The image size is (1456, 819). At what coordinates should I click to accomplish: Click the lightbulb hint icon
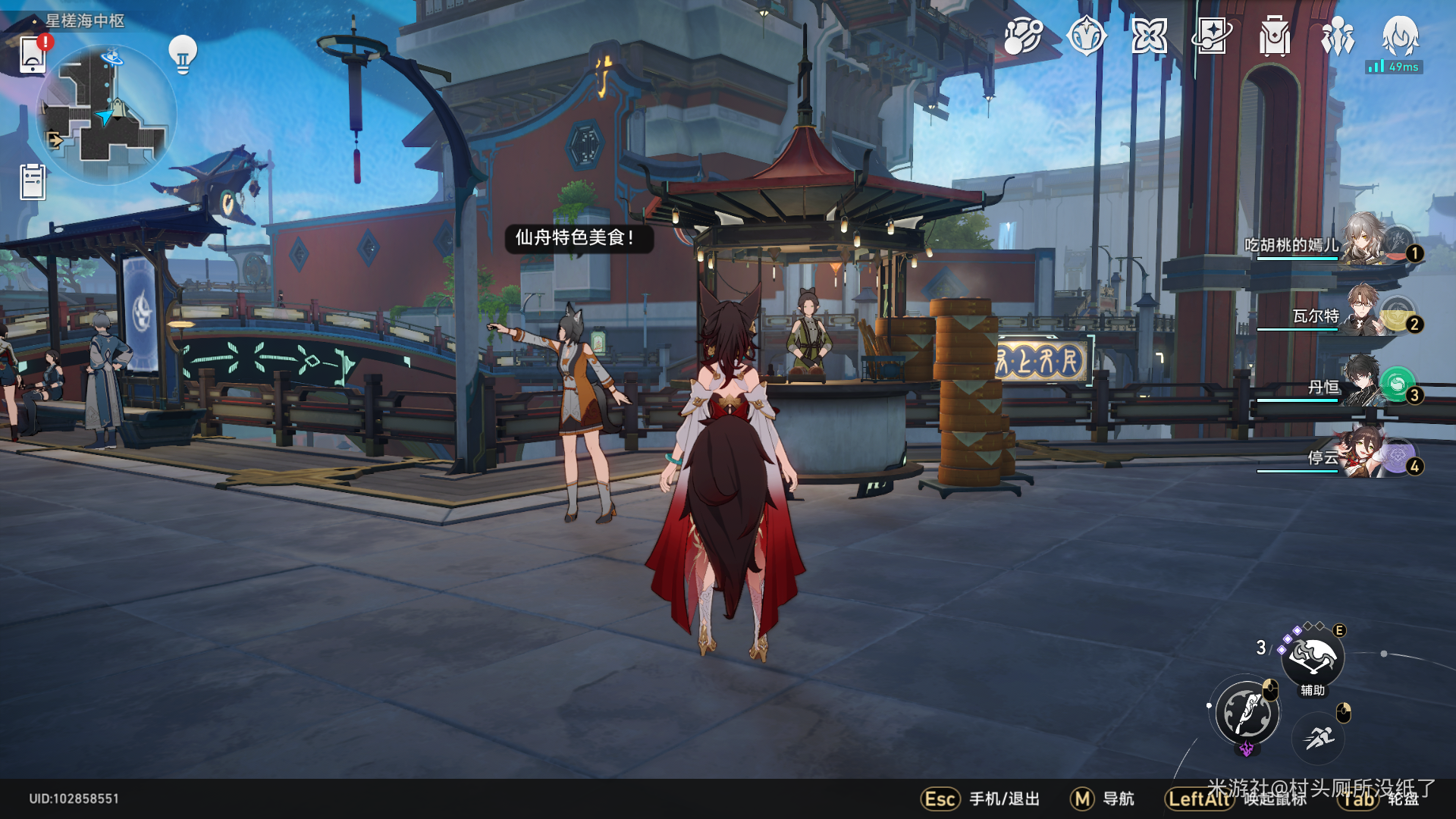183,54
